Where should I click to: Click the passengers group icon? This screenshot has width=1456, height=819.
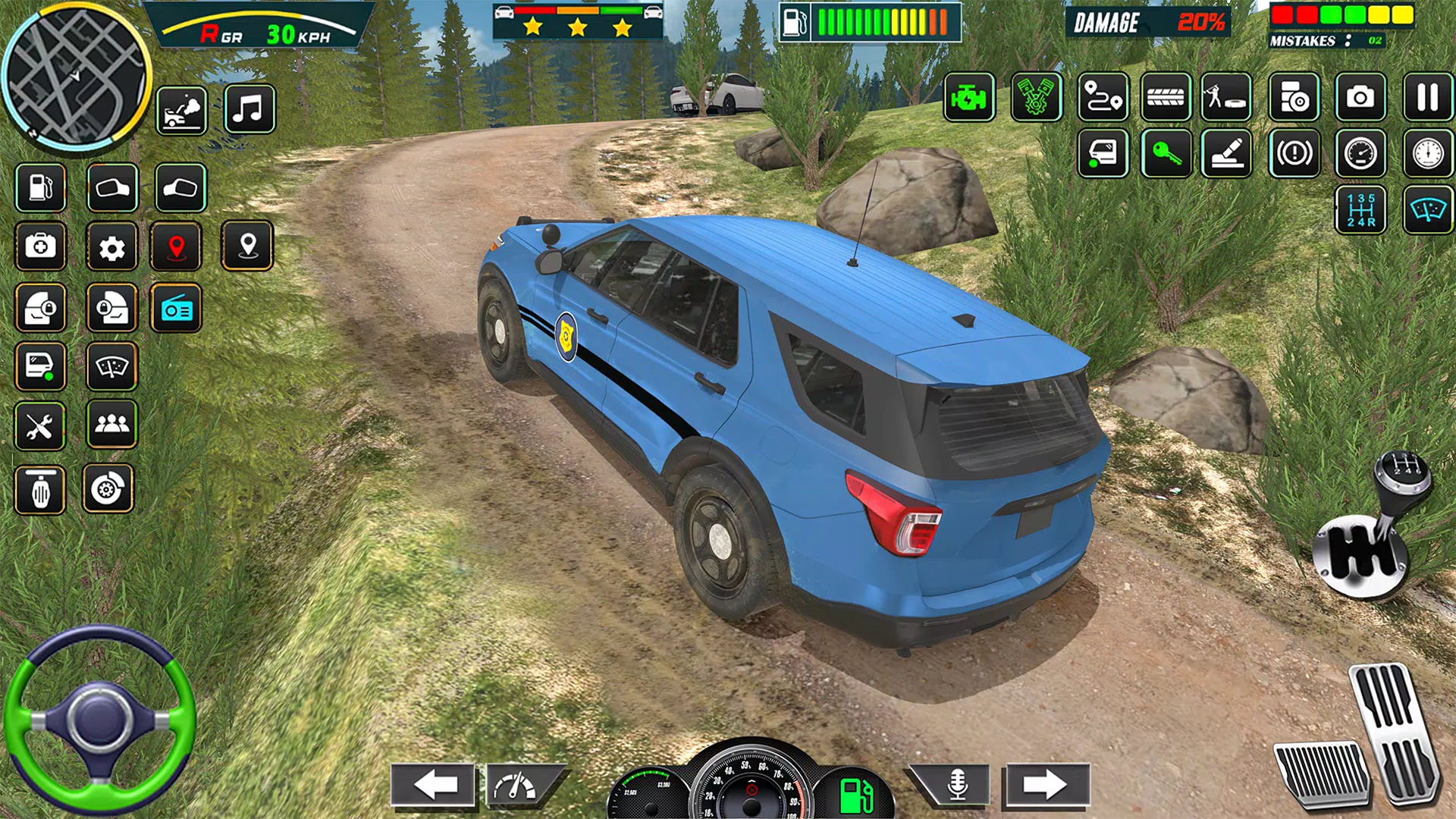point(111,424)
